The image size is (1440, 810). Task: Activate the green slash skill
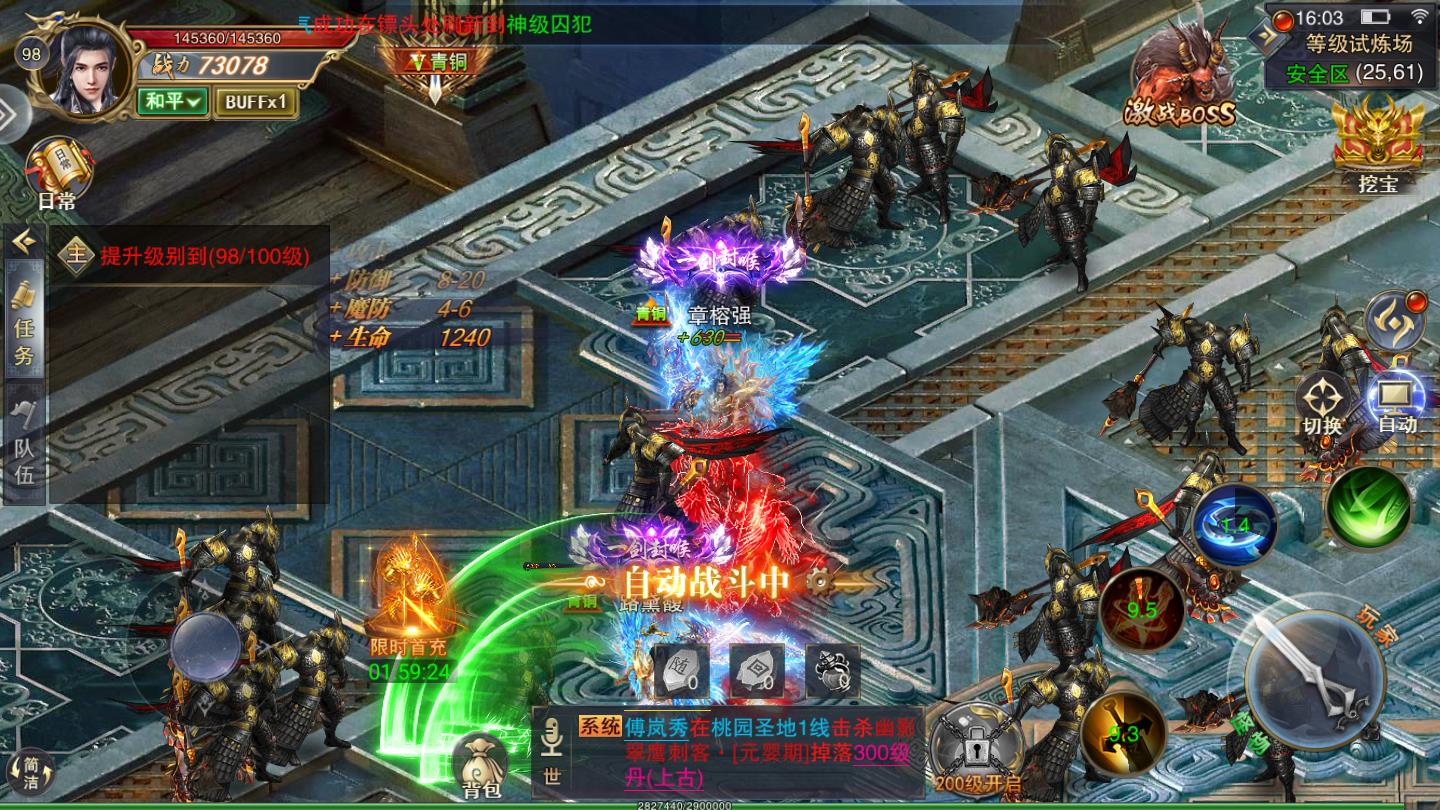[1367, 508]
